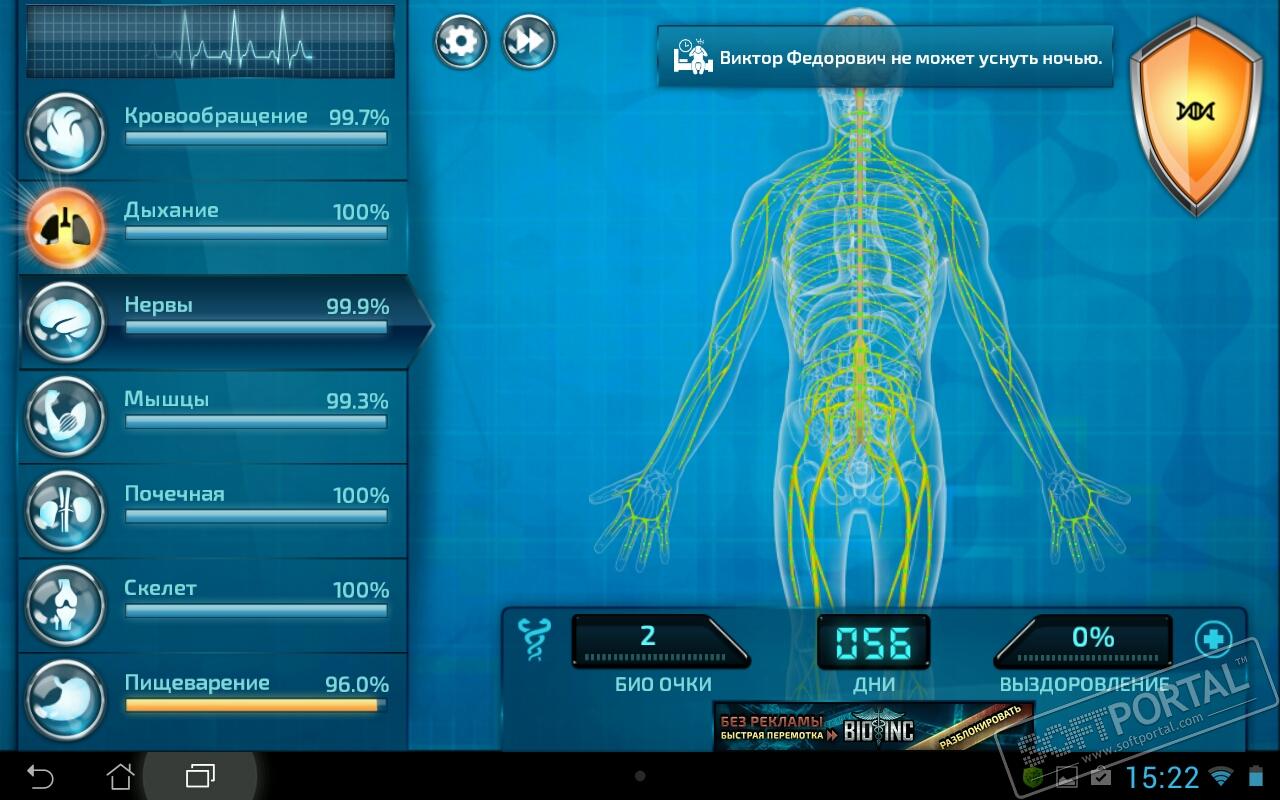
Task: Click the blue plus recovery button
Action: tap(1213, 638)
